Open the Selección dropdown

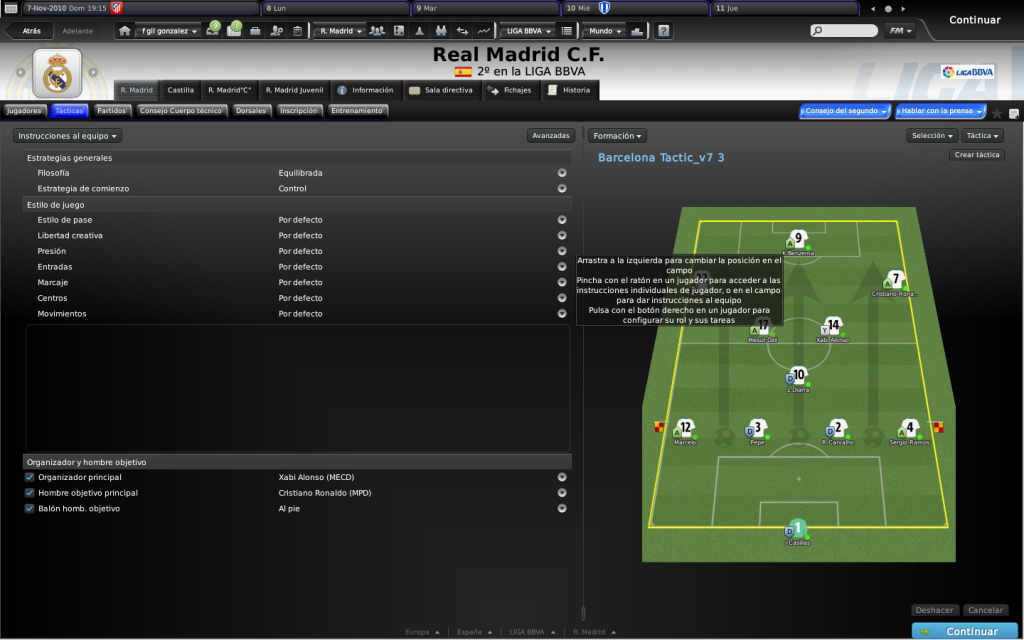point(932,135)
